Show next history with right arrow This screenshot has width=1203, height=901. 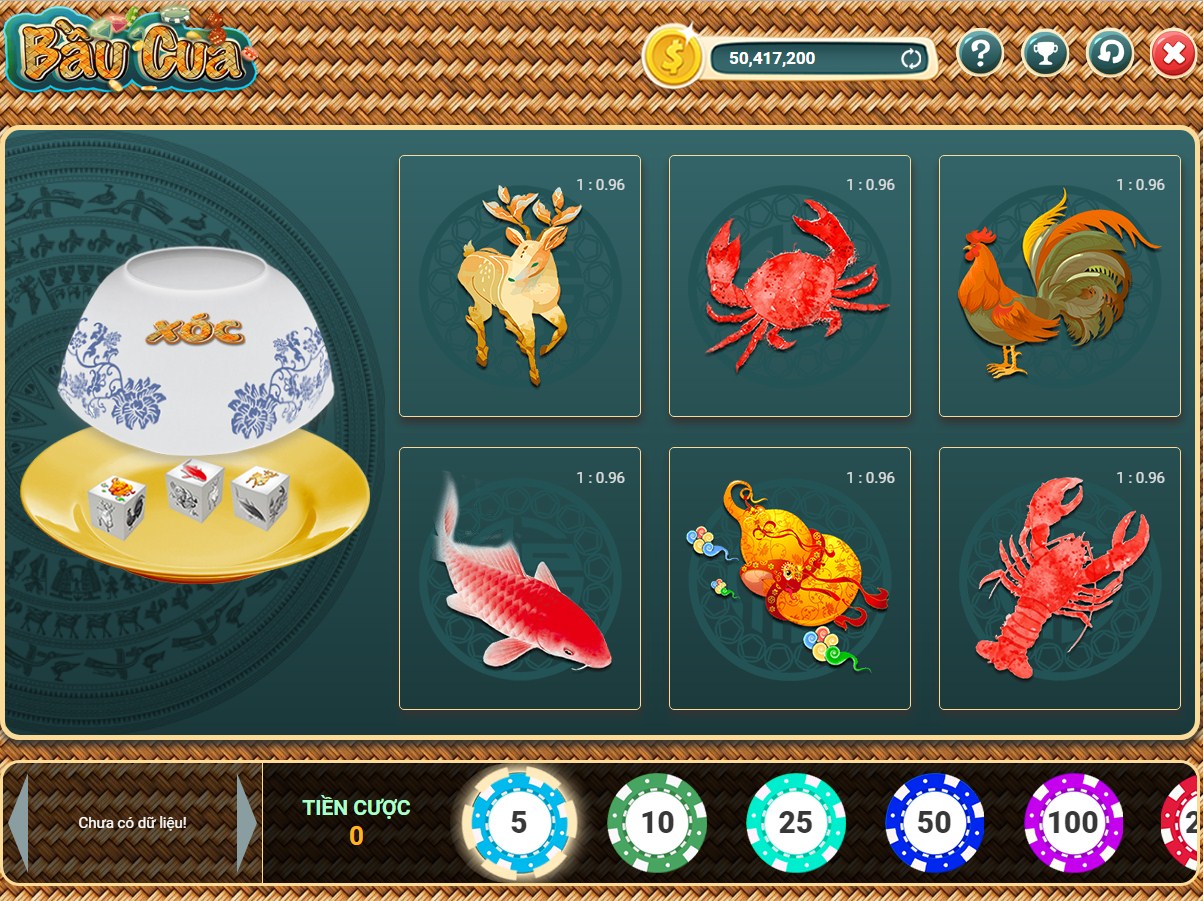point(246,822)
